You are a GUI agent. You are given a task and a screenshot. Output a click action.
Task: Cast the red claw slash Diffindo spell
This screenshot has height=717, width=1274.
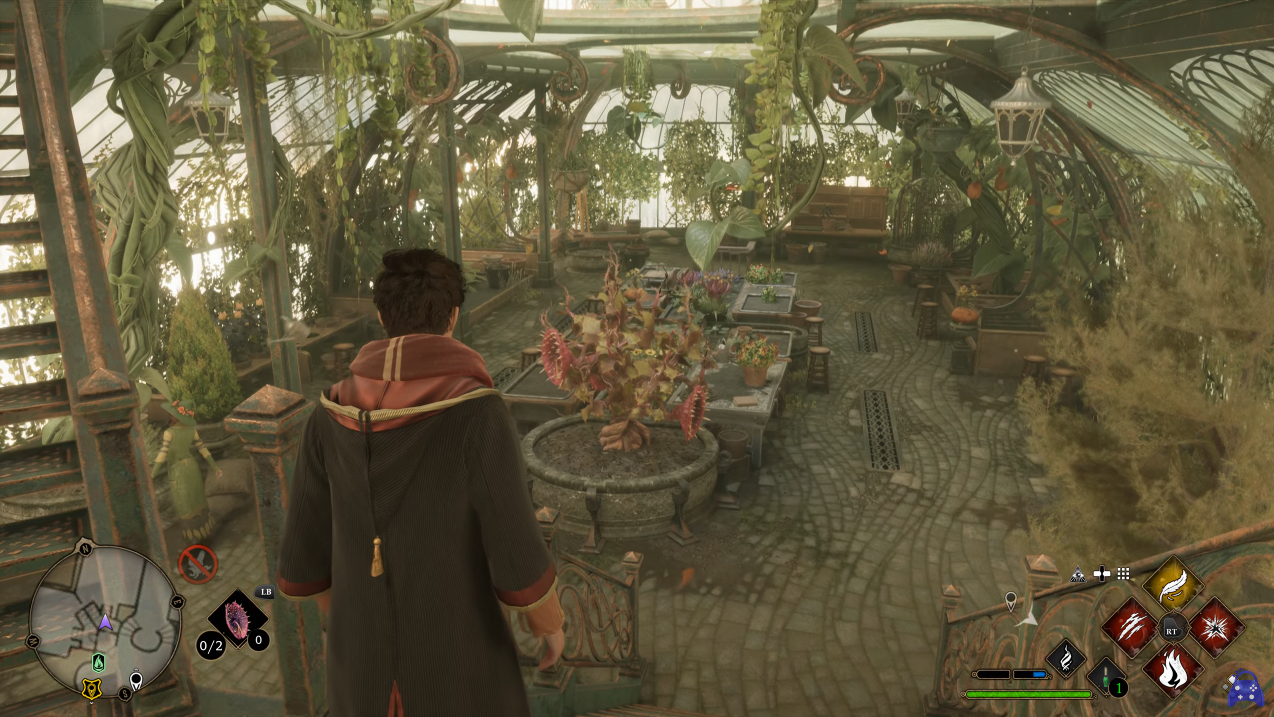(1129, 627)
